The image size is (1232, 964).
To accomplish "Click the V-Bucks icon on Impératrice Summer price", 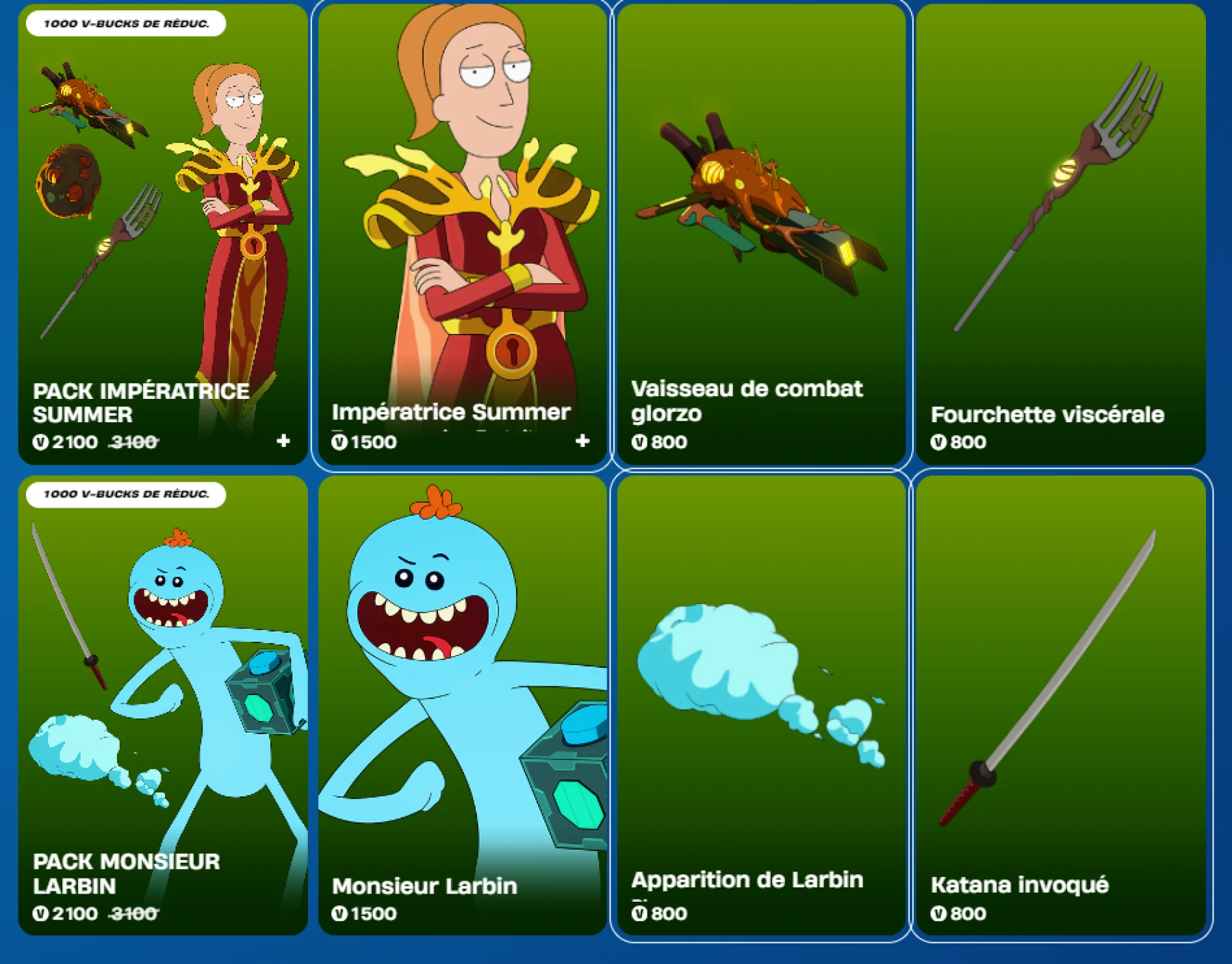I will pyautogui.click(x=340, y=443).
